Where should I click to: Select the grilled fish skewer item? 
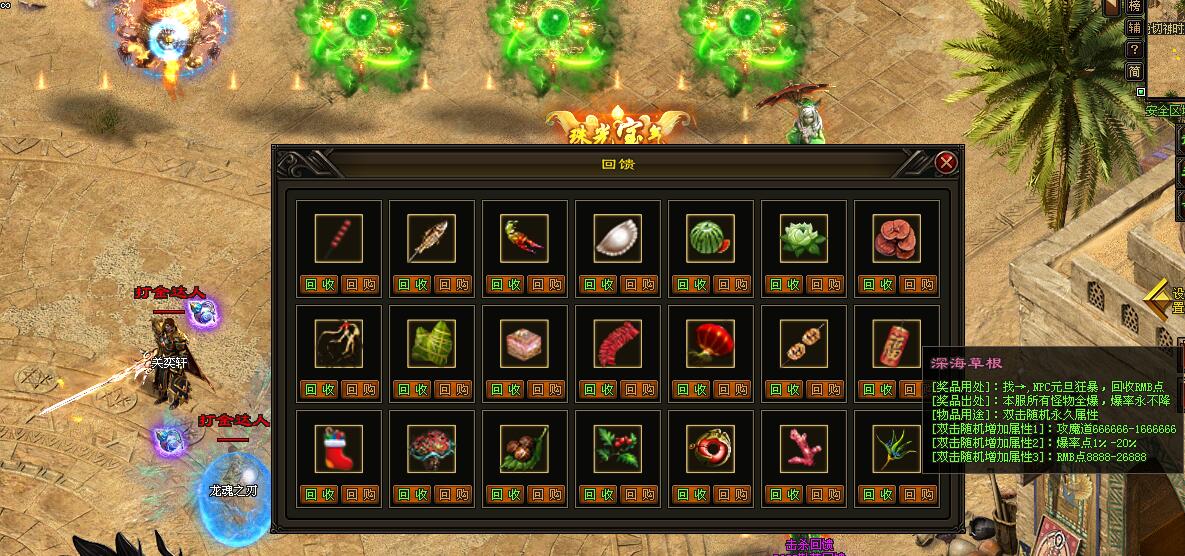[x=432, y=239]
